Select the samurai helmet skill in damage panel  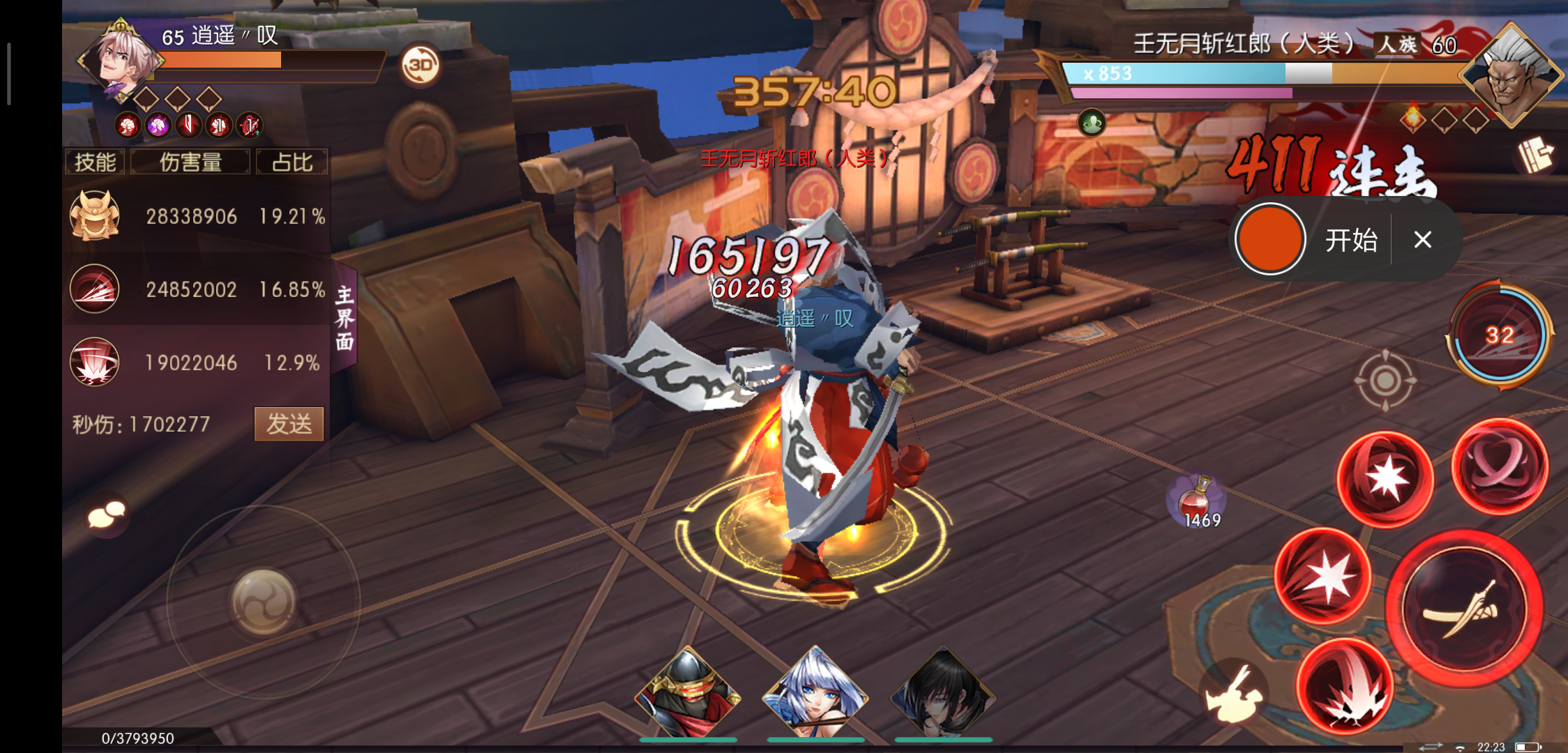click(94, 216)
